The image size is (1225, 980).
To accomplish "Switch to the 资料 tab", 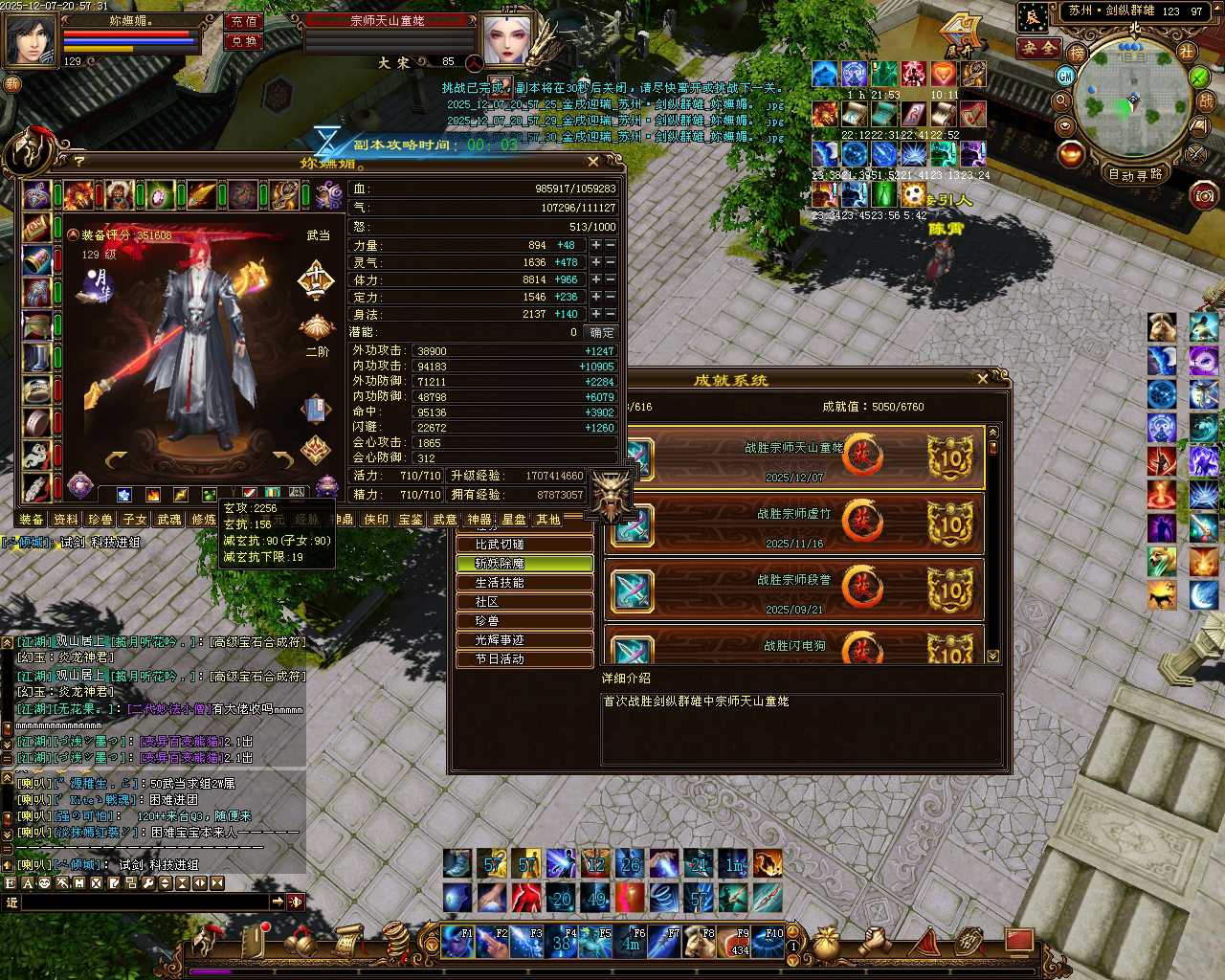I will (66, 520).
